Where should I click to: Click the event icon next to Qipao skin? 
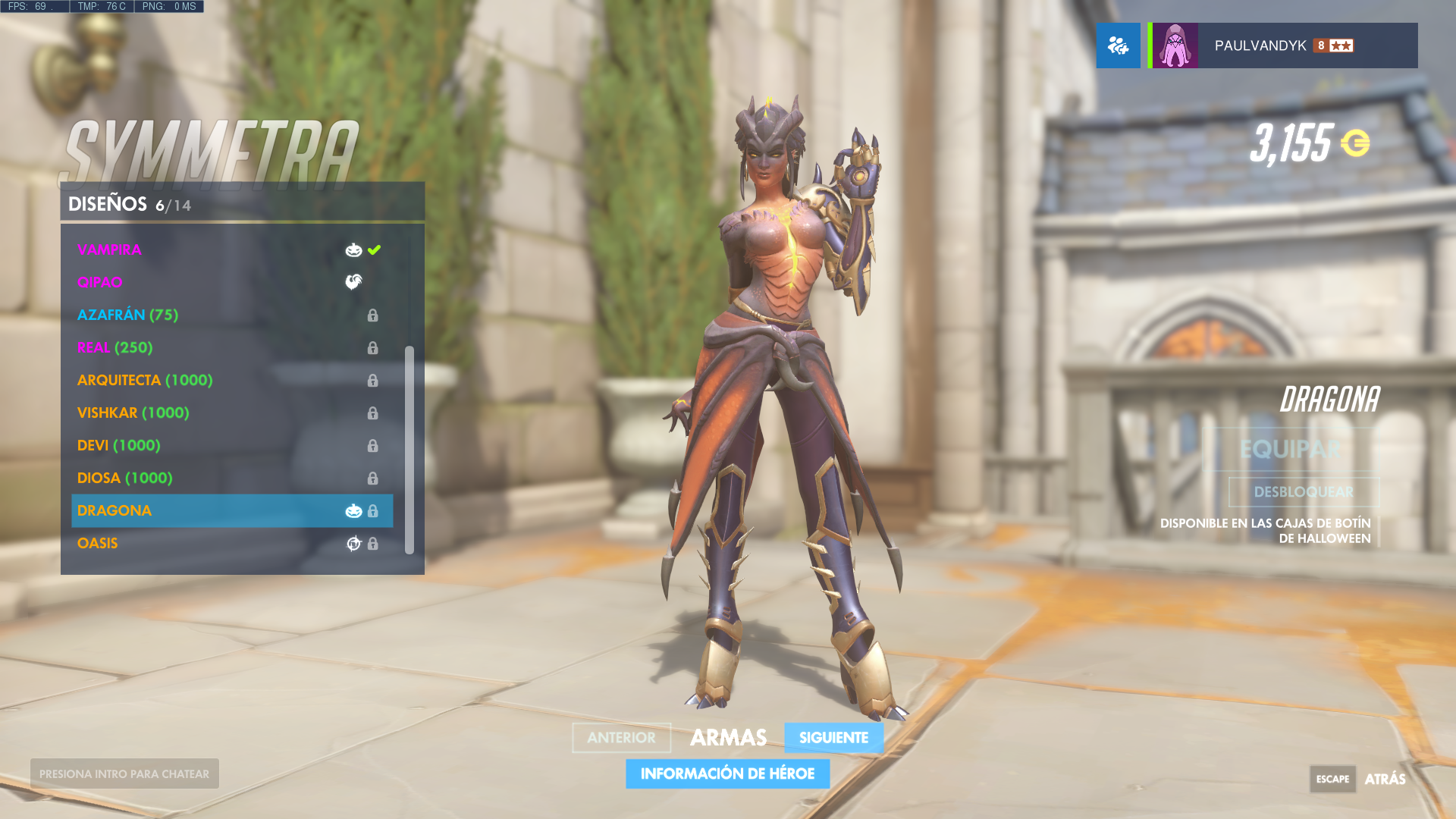(x=353, y=281)
